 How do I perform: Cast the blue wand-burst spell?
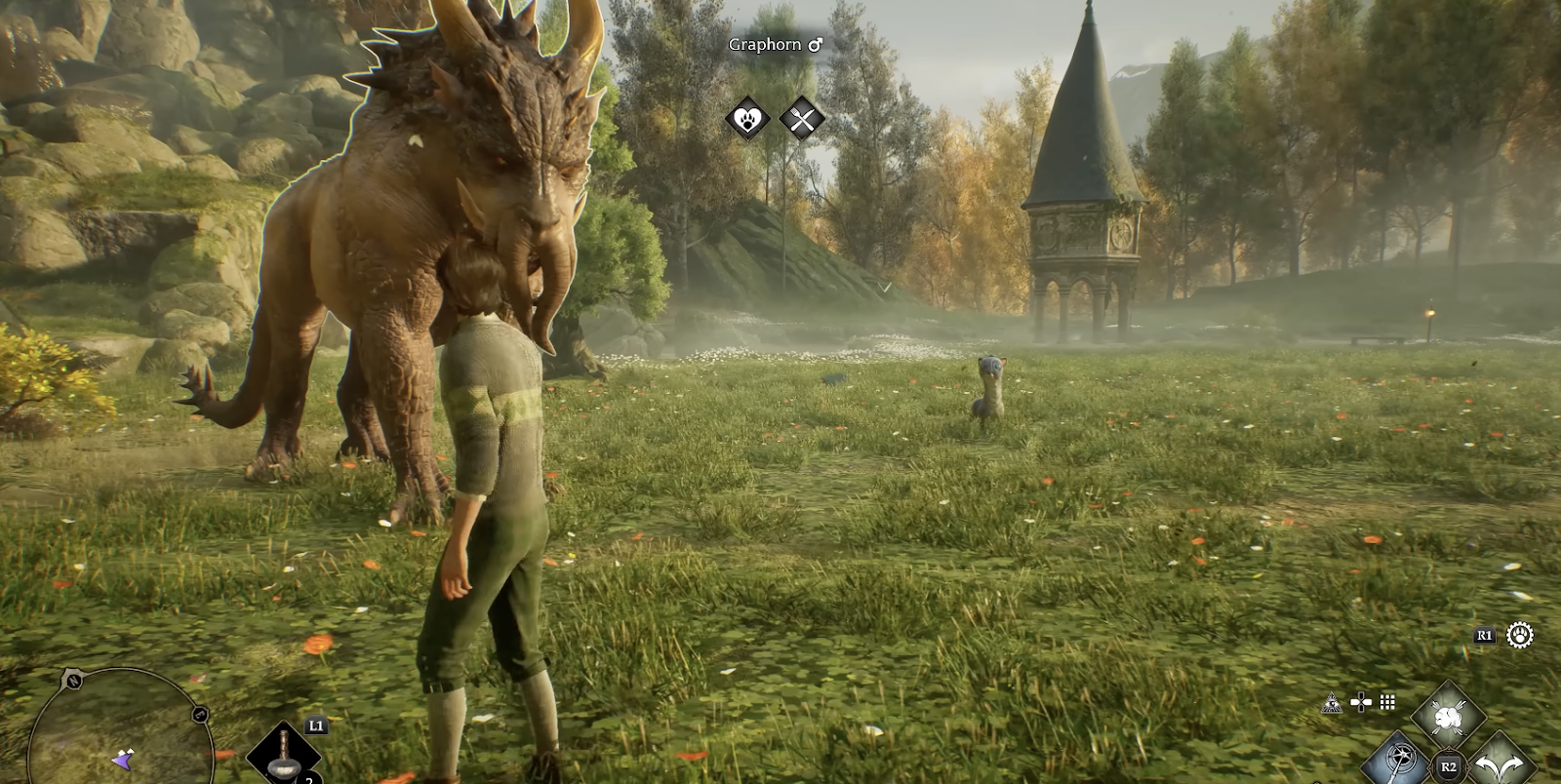point(1401,758)
